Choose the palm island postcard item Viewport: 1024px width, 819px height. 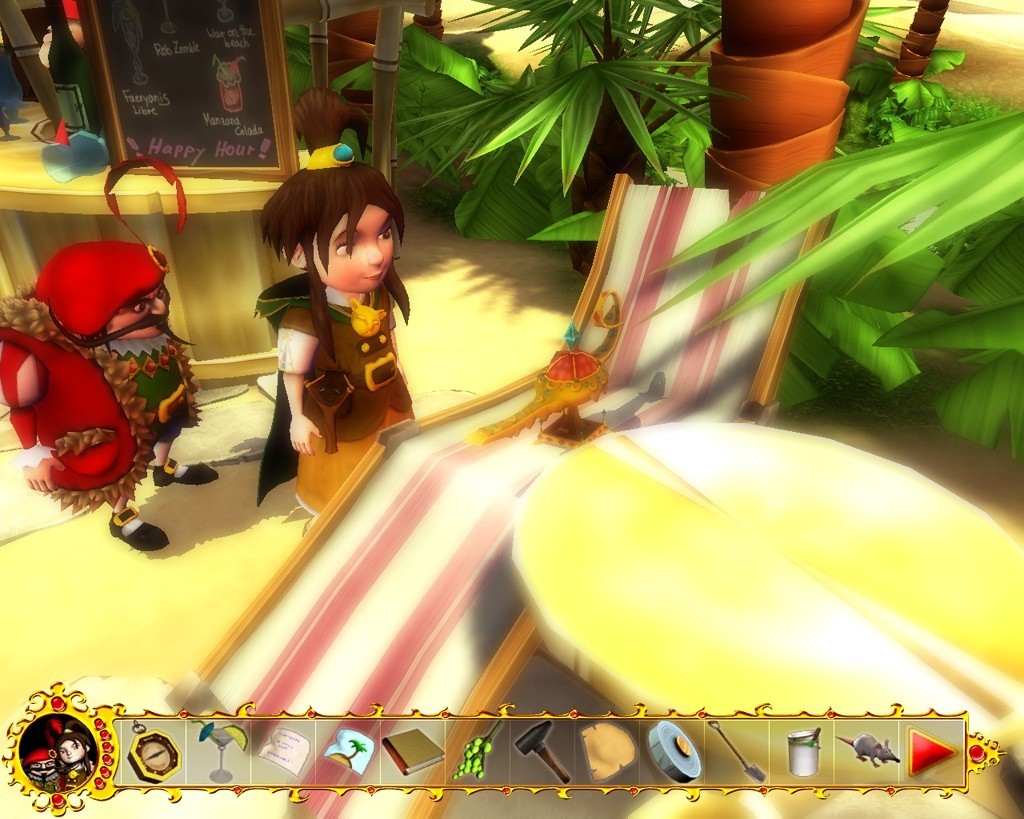[348, 752]
